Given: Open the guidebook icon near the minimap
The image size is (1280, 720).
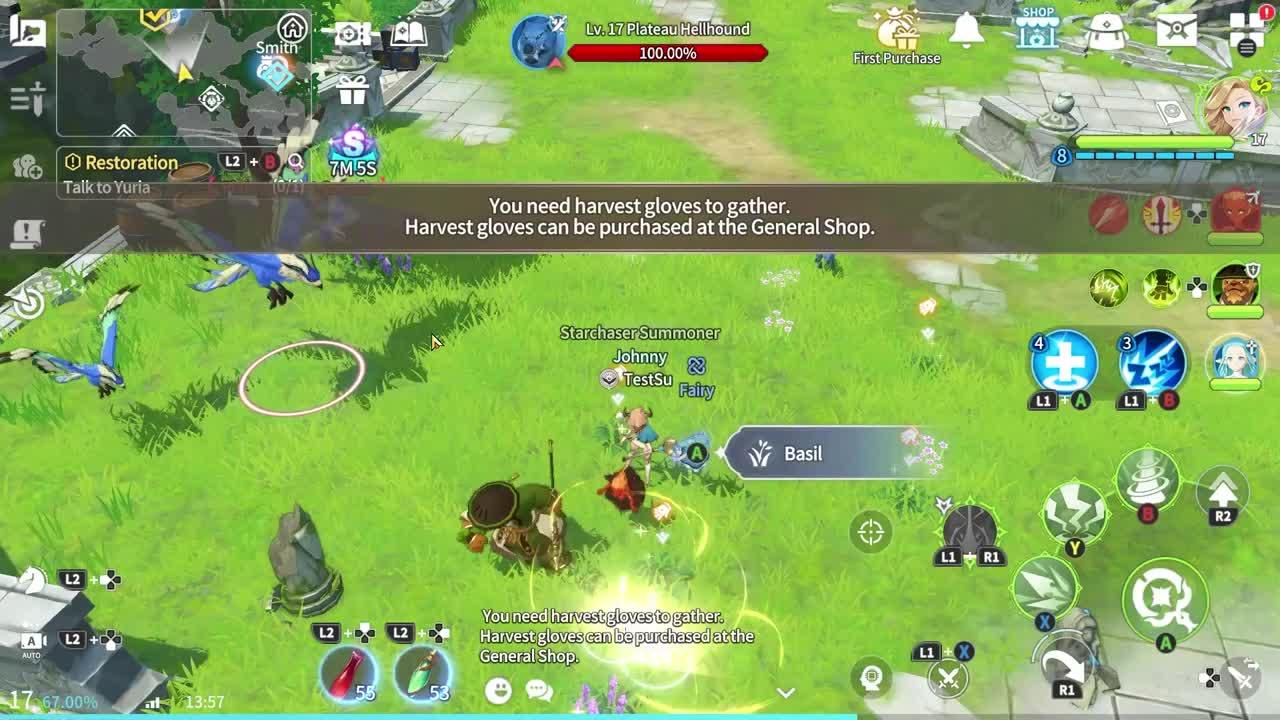Looking at the screenshot, I should point(408,33).
